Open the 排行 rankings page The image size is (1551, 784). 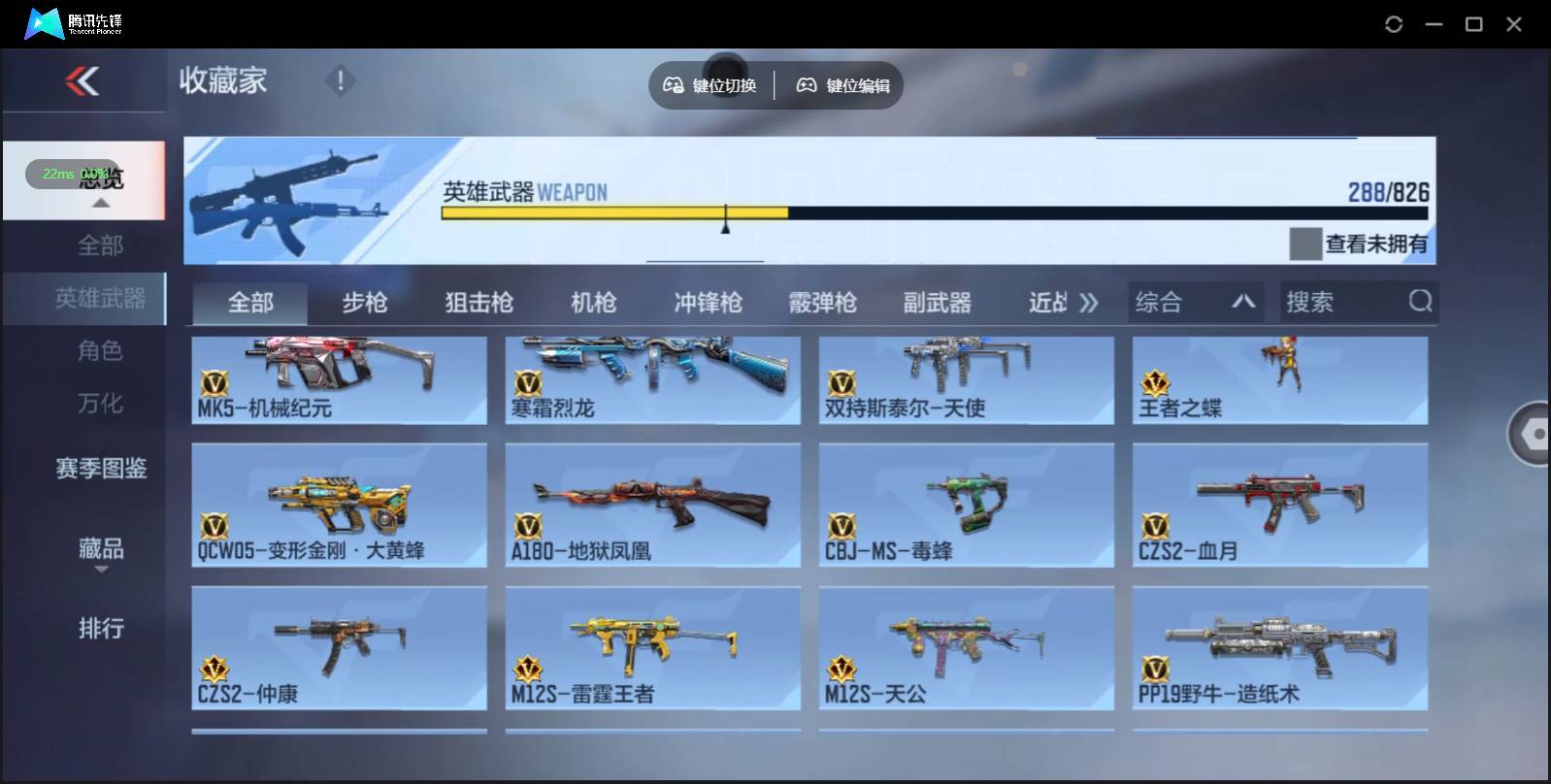point(100,630)
